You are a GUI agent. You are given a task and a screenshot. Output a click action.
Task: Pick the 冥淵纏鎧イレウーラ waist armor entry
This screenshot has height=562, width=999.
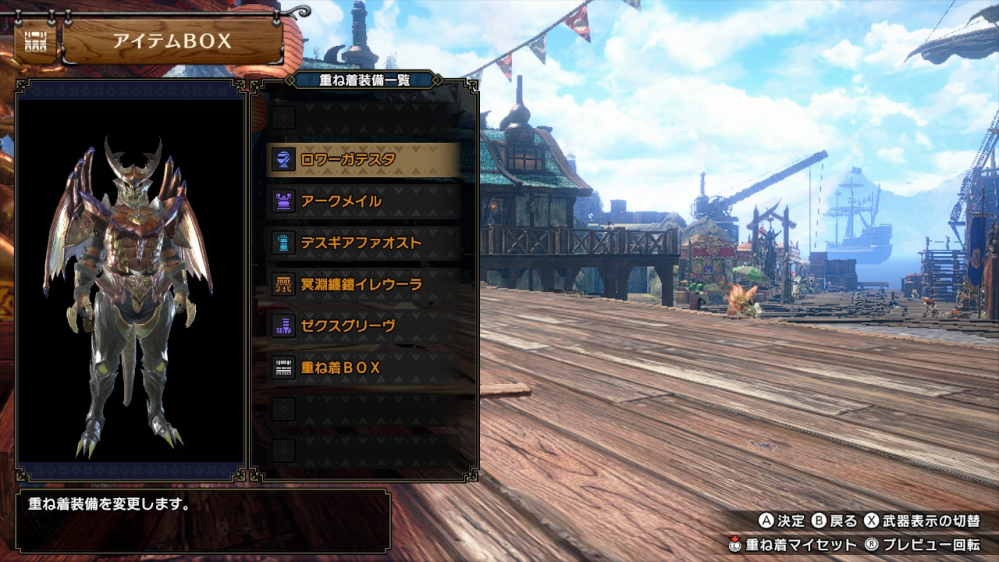(x=364, y=284)
